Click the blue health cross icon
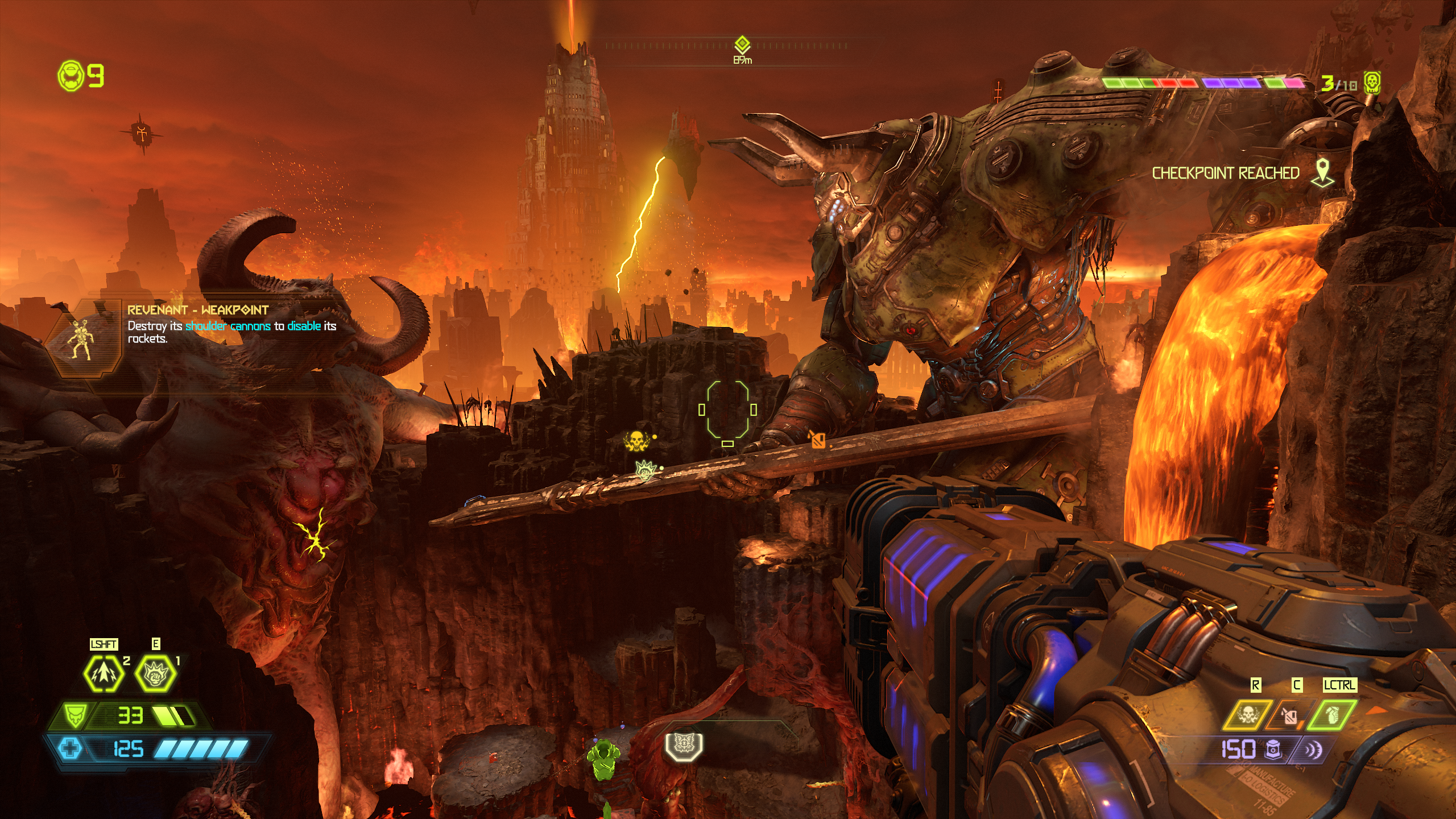This screenshot has width=1456, height=819. (71, 748)
